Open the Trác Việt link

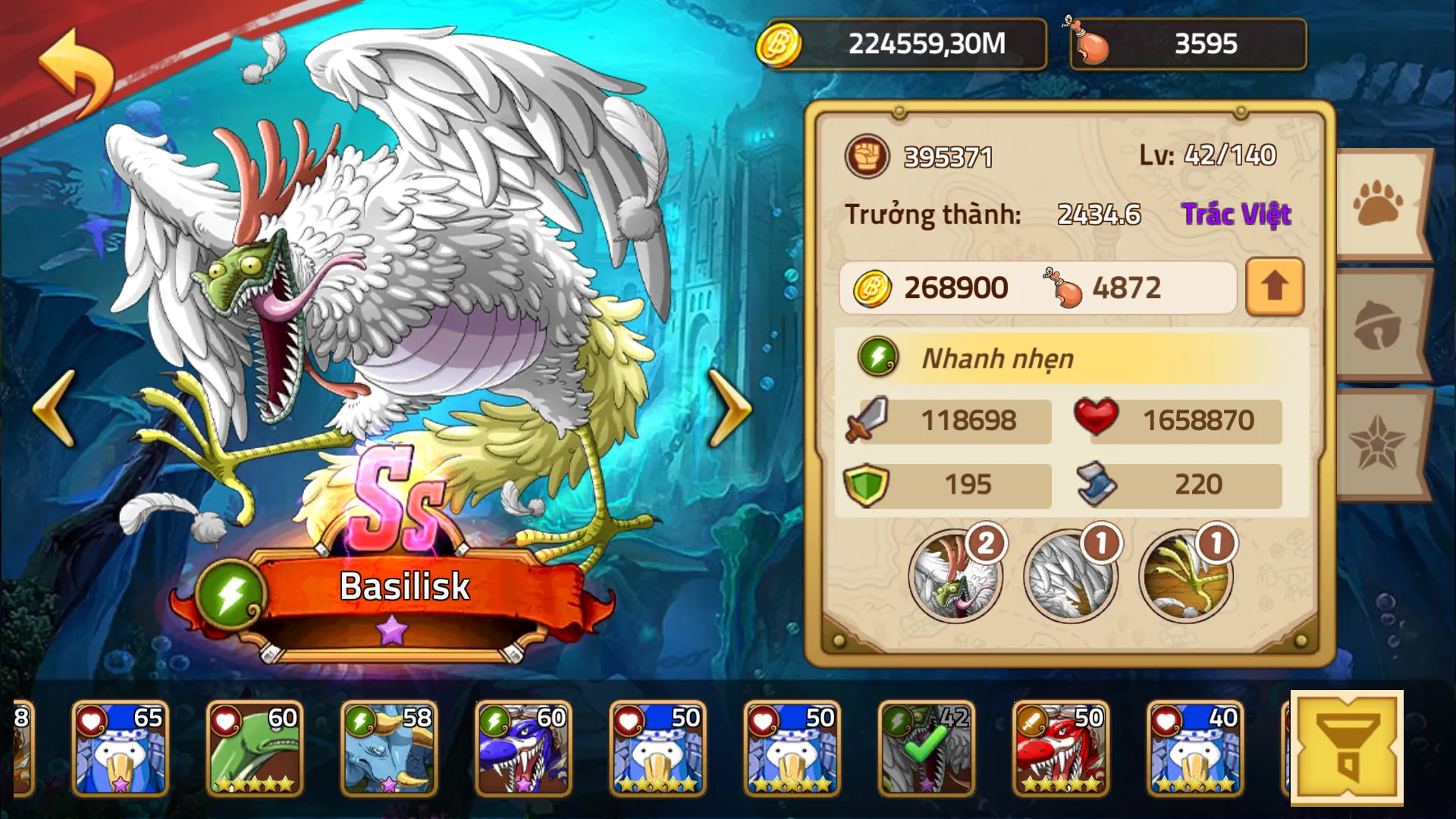(1237, 214)
